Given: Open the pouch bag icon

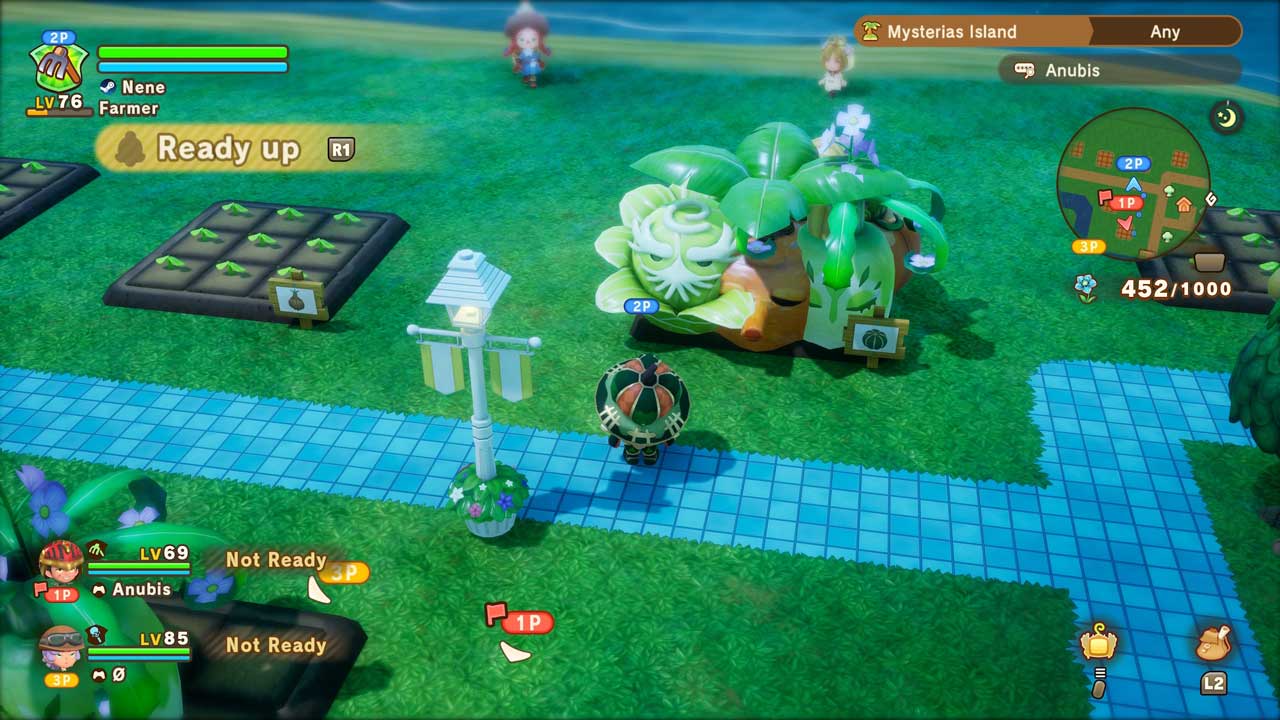Looking at the screenshot, I should pyautogui.click(x=1213, y=642).
